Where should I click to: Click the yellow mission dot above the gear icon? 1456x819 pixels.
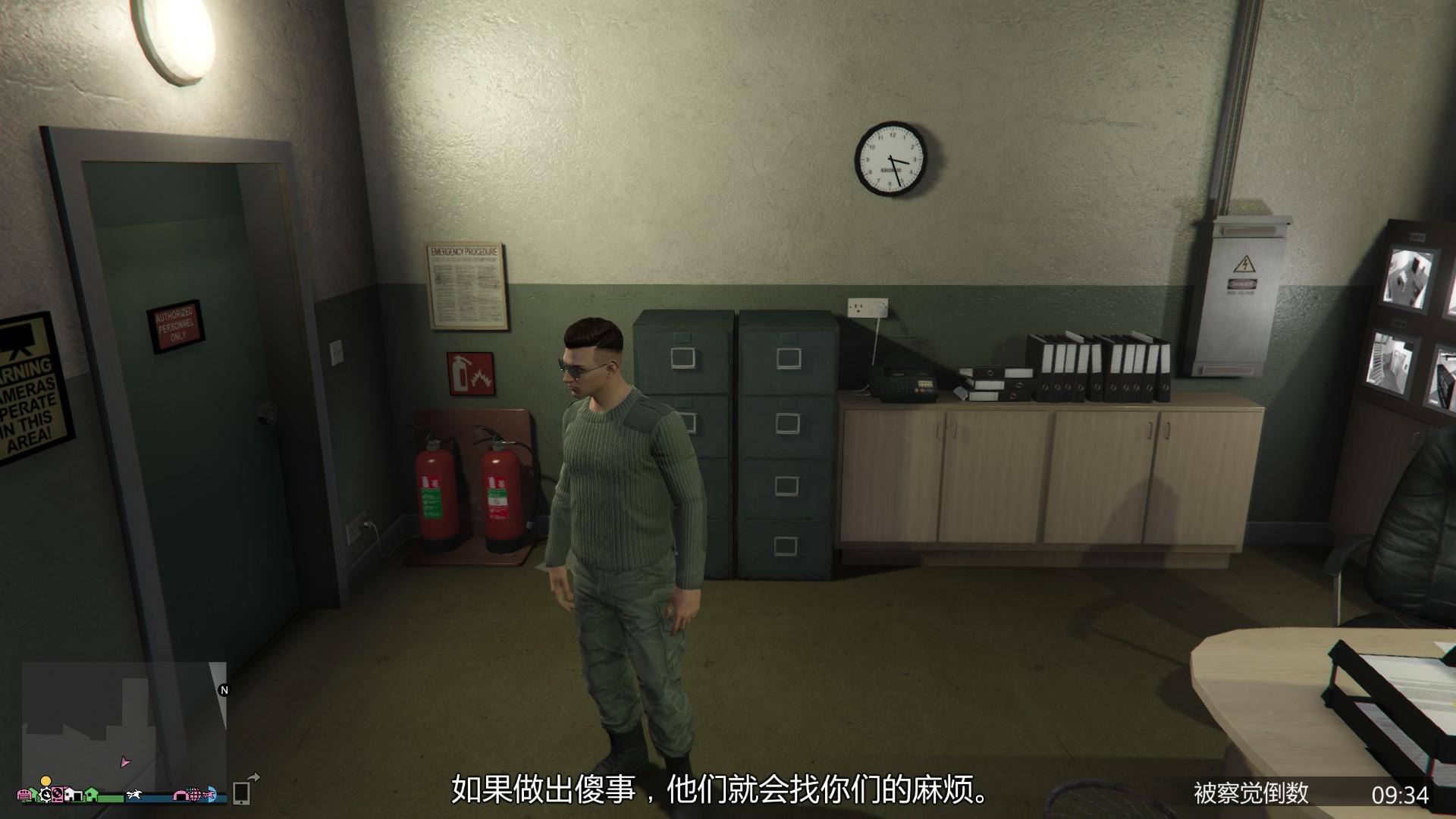(x=45, y=781)
